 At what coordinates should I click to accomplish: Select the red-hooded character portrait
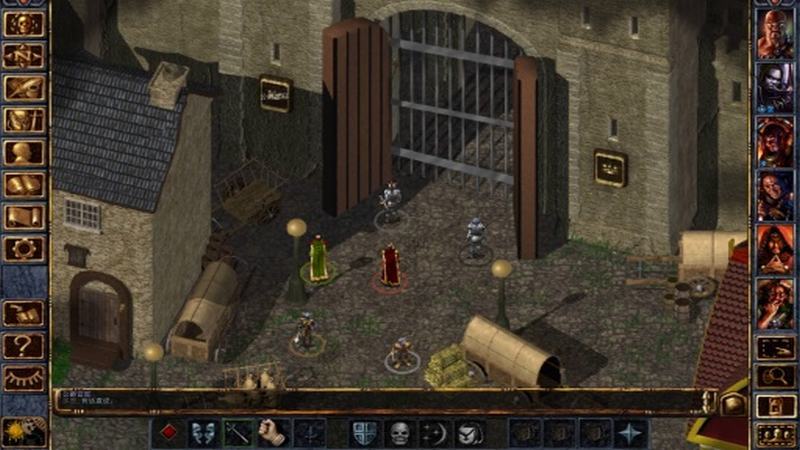(x=775, y=247)
